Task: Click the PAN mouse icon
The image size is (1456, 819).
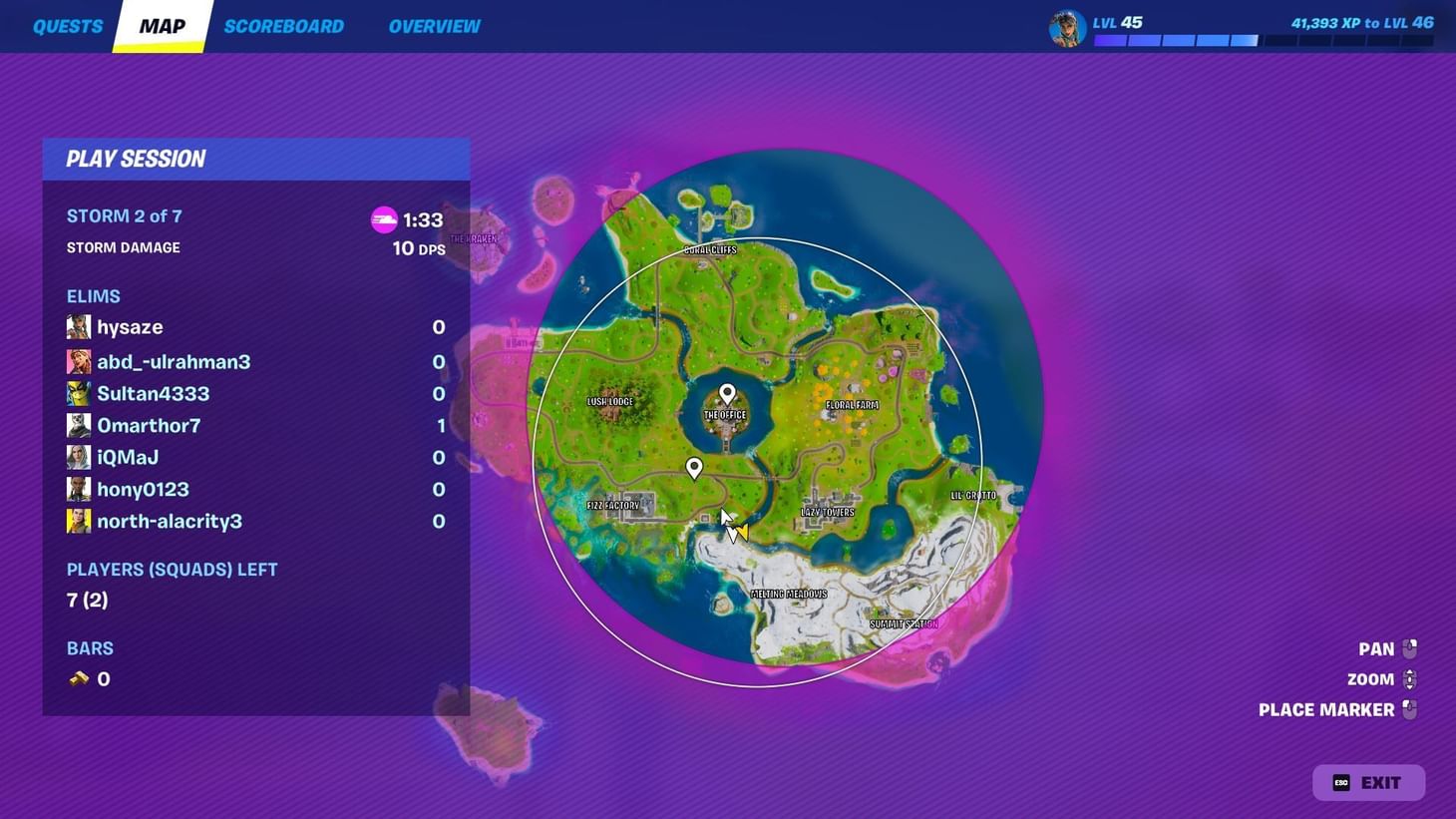Action: coord(1409,647)
